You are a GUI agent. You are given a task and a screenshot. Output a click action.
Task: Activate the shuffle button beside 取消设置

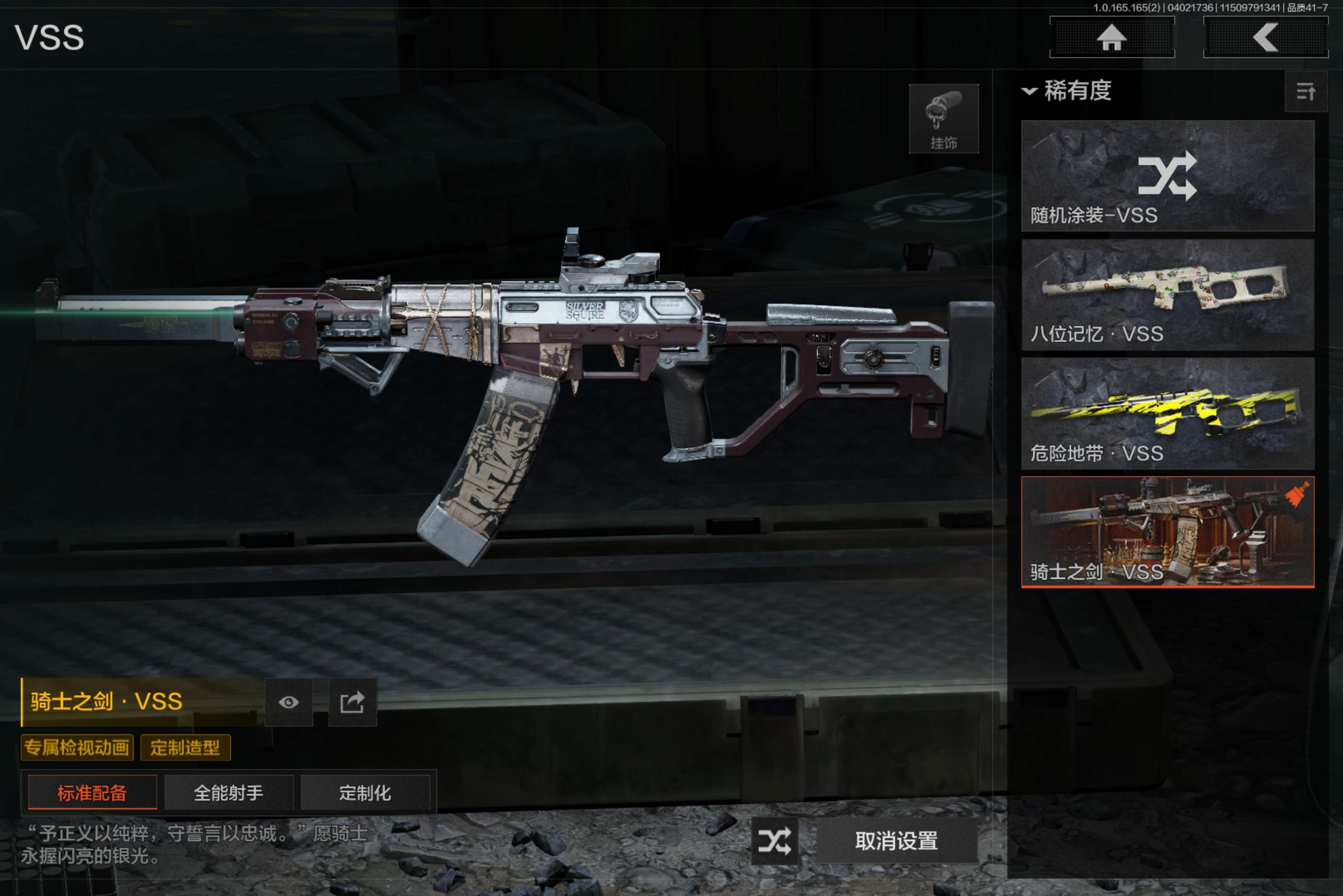point(775,841)
